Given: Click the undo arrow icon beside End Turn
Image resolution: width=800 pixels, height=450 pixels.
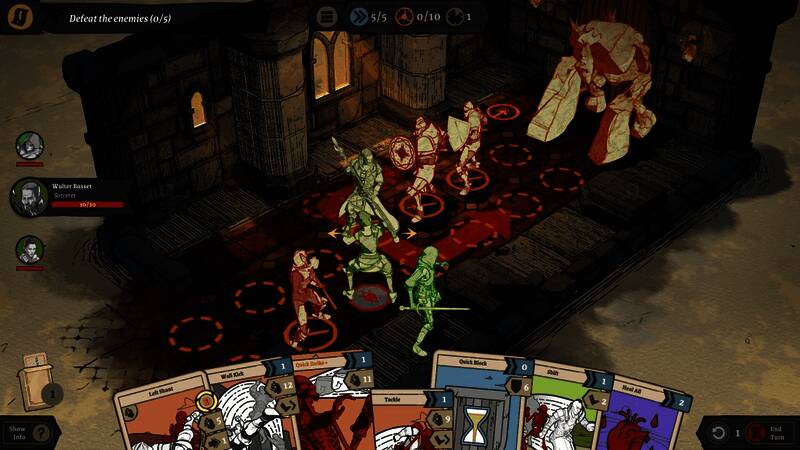Looking at the screenshot, I should [718, 432].
